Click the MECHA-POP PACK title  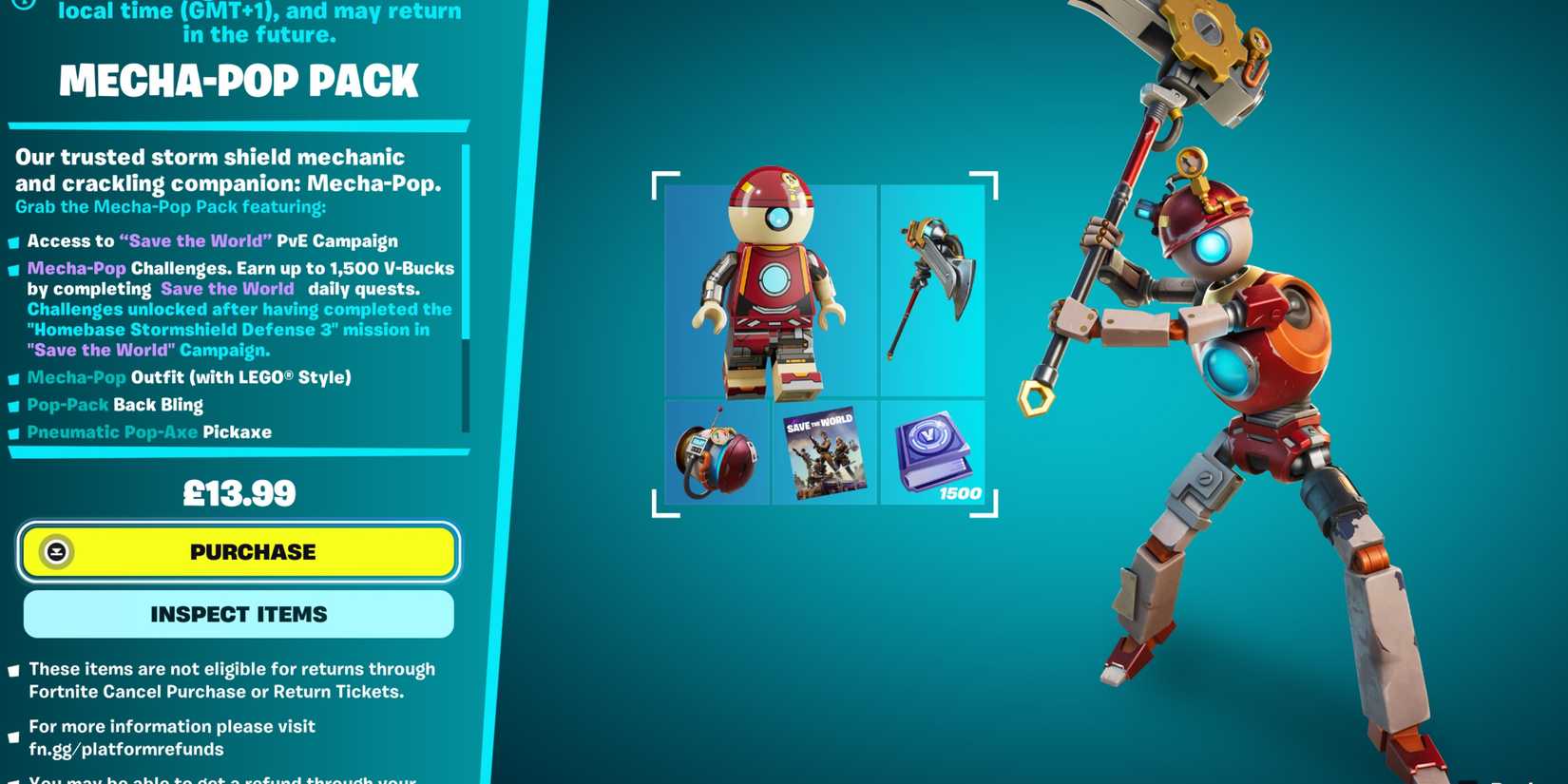point(239,81)
